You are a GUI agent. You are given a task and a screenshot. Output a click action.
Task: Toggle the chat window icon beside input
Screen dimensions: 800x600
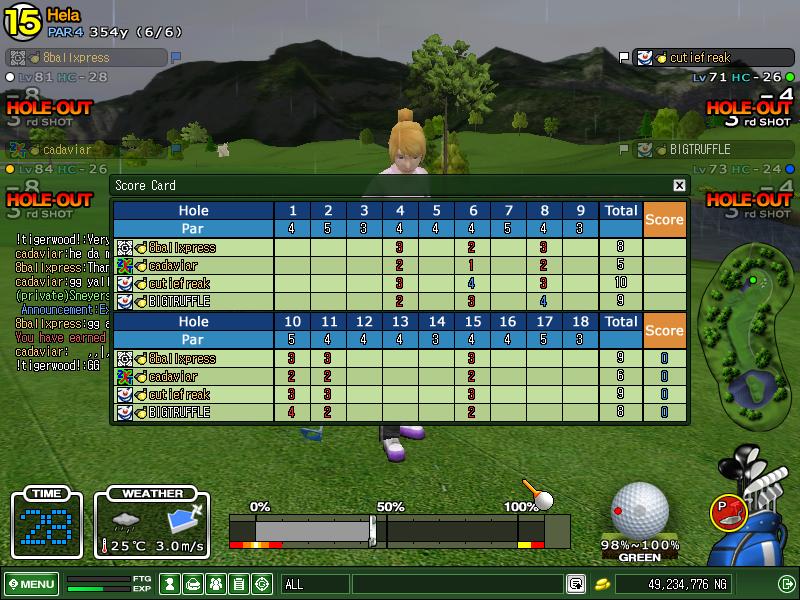tap(576, 584)
